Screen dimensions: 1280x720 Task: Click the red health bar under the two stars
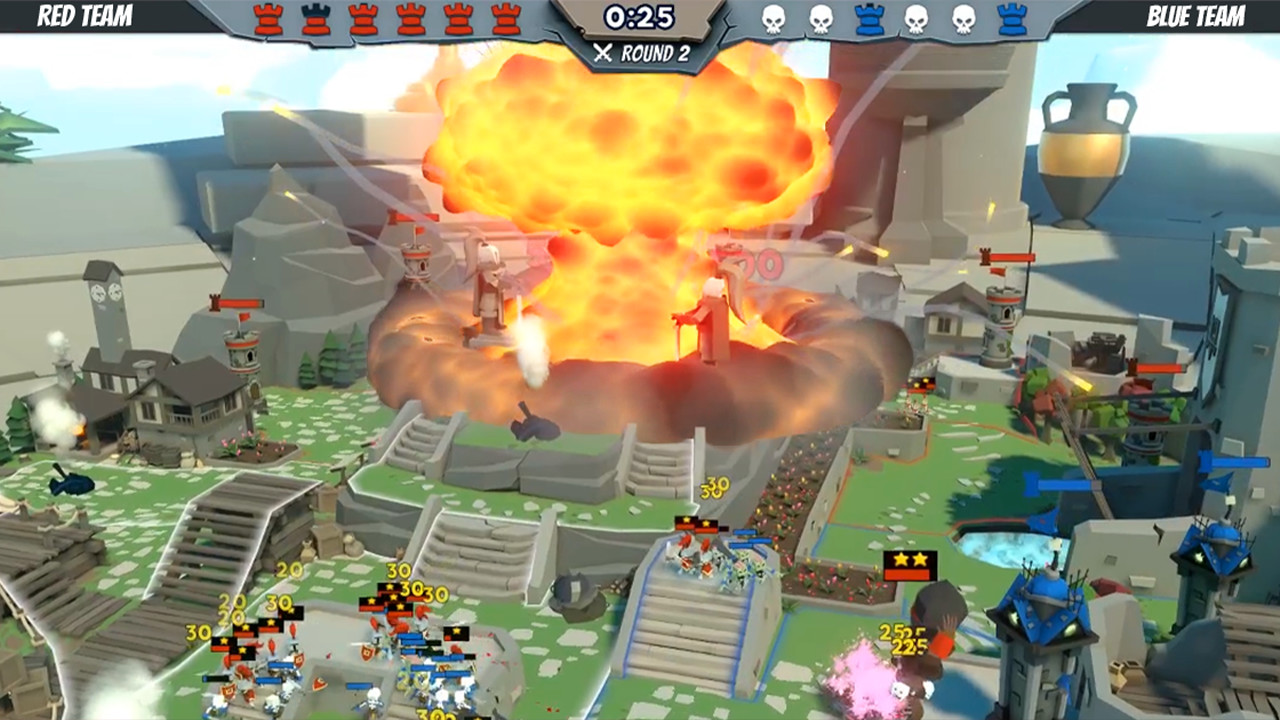click(908, 574)
